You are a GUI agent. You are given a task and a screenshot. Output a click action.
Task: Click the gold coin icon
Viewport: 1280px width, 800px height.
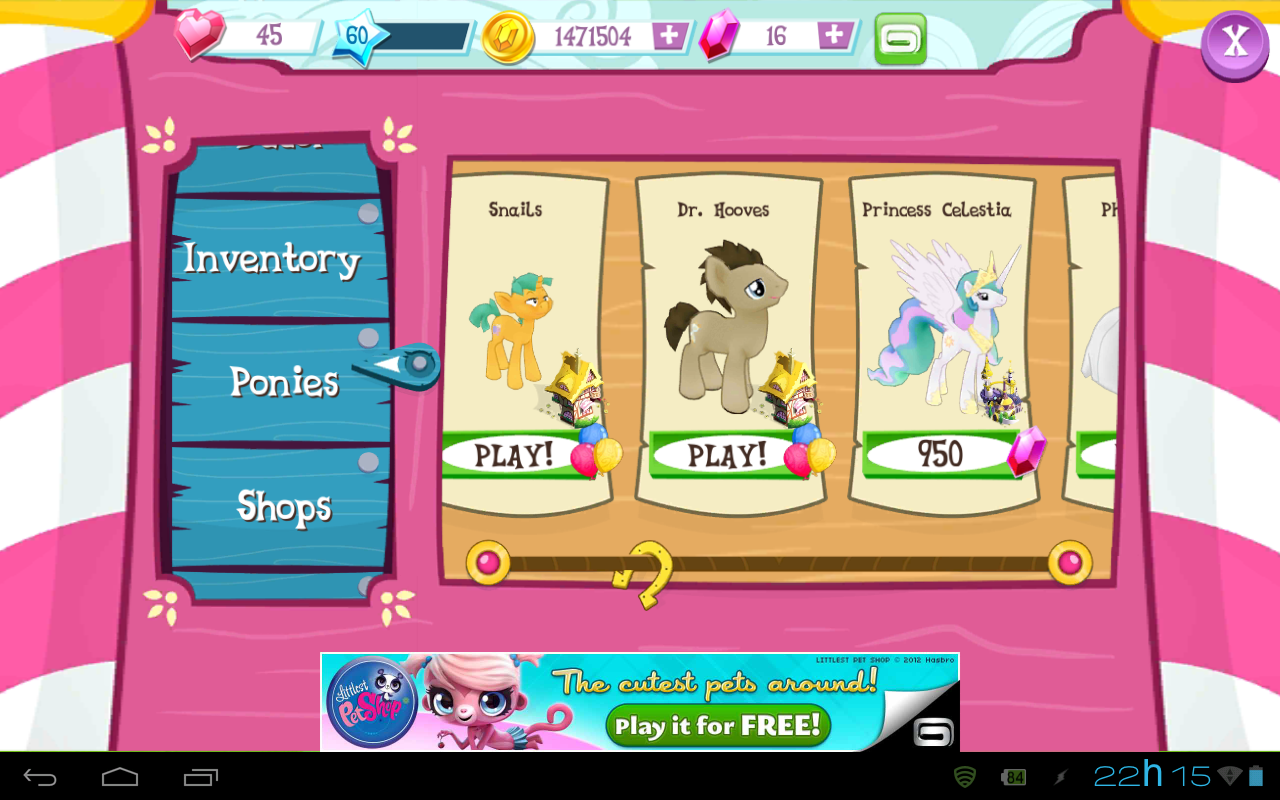(506, 35)
